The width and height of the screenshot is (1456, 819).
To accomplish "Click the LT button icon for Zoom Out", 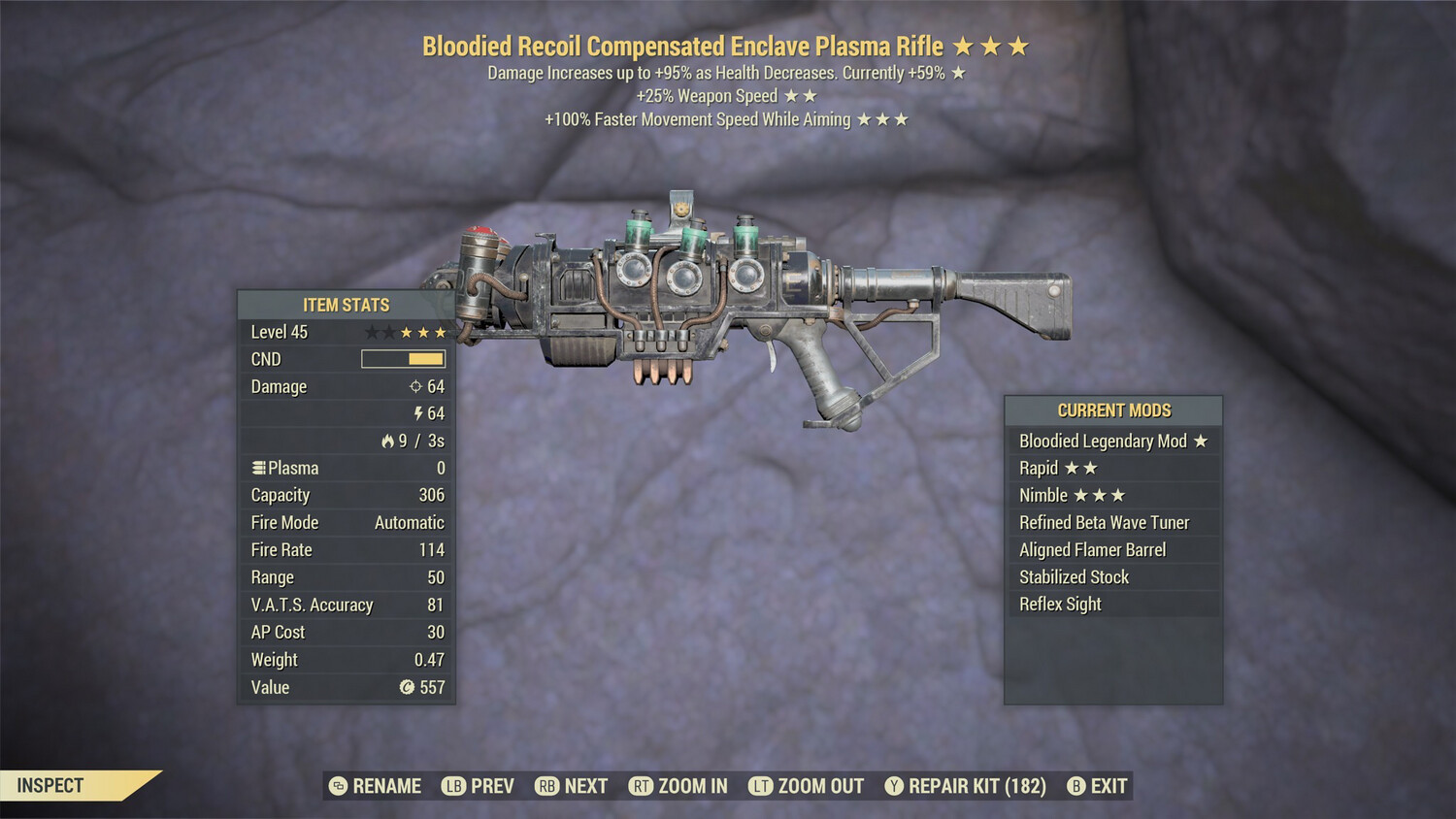I will [763, 786].
